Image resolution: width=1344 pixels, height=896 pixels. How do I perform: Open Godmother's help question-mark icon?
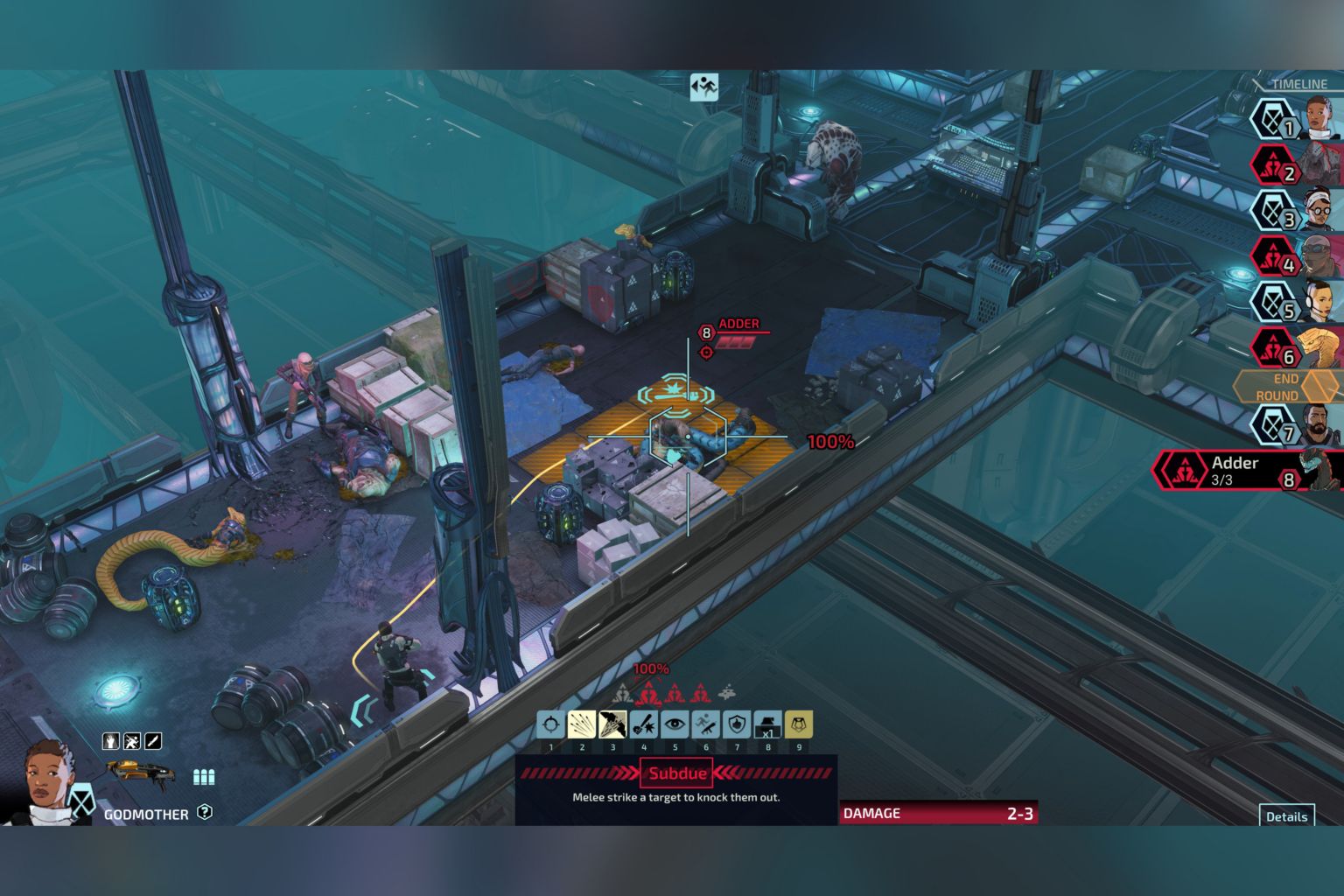(x=205, y=812)
